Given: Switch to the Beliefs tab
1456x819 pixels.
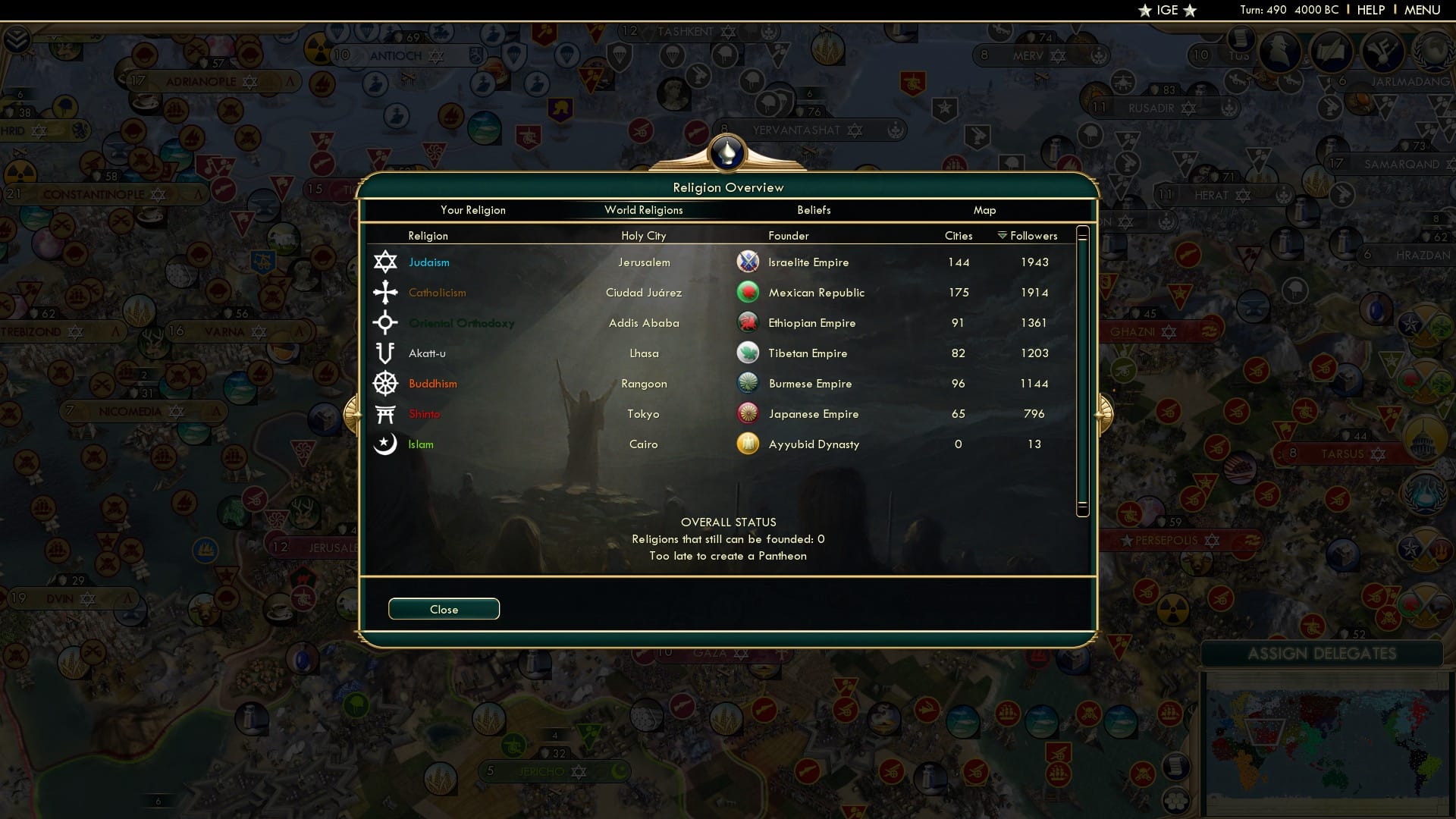Looking at the screenshot, I should 814,210.
